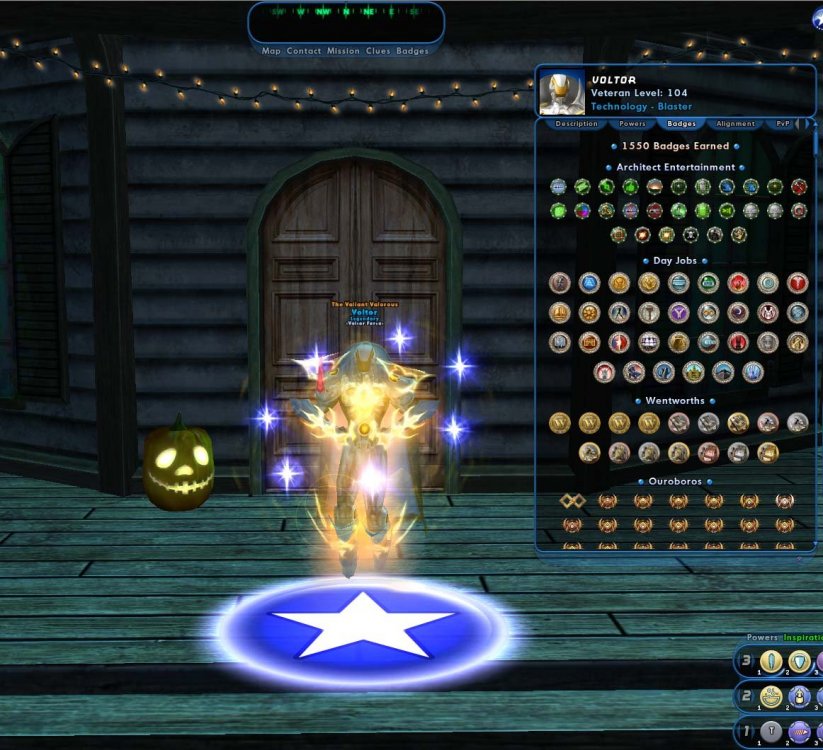823x750 pixels.
Task: Select the Powers tray label
Action: [761, 637]
